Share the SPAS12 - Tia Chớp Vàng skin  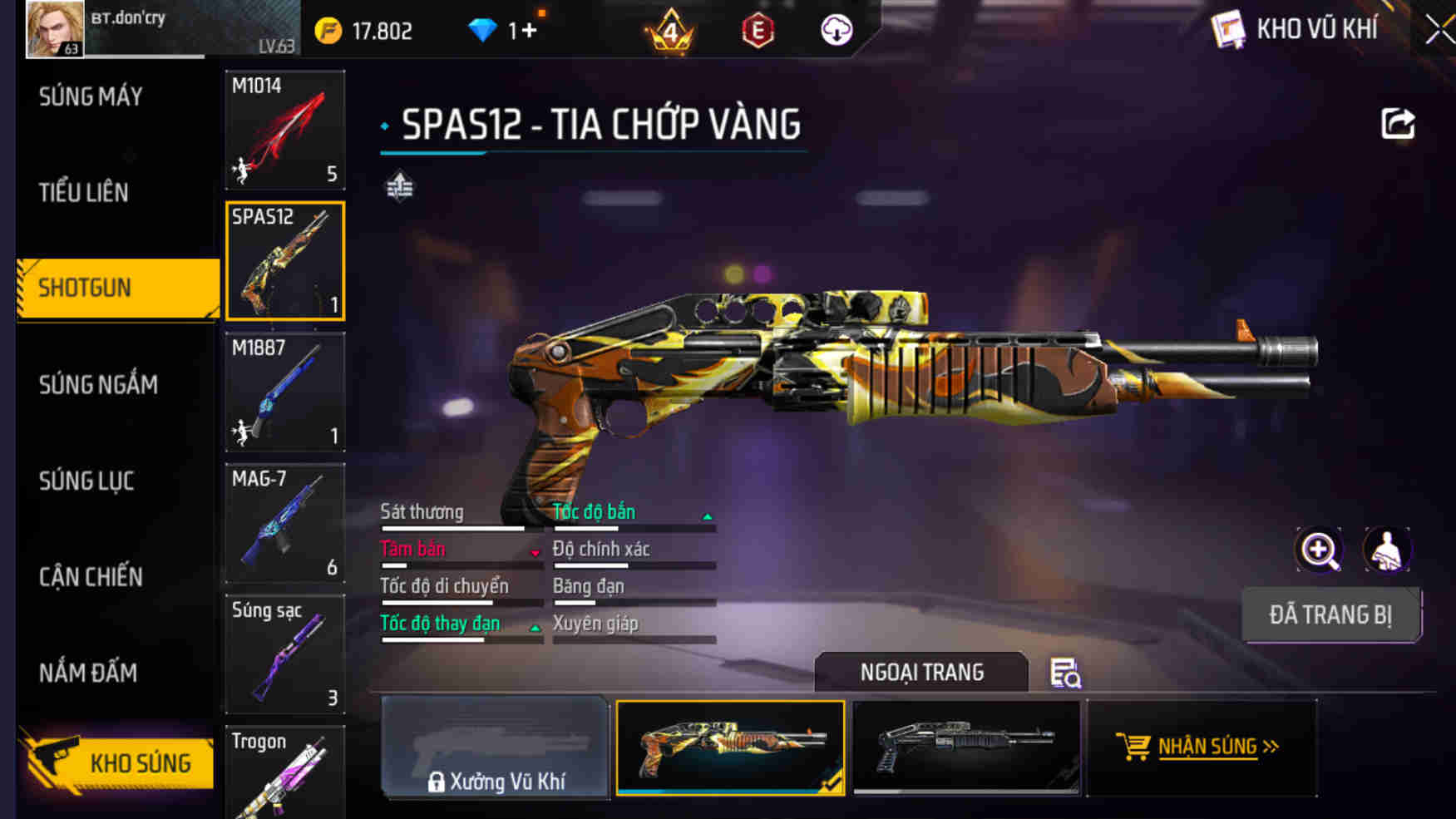pos(1399,123)
